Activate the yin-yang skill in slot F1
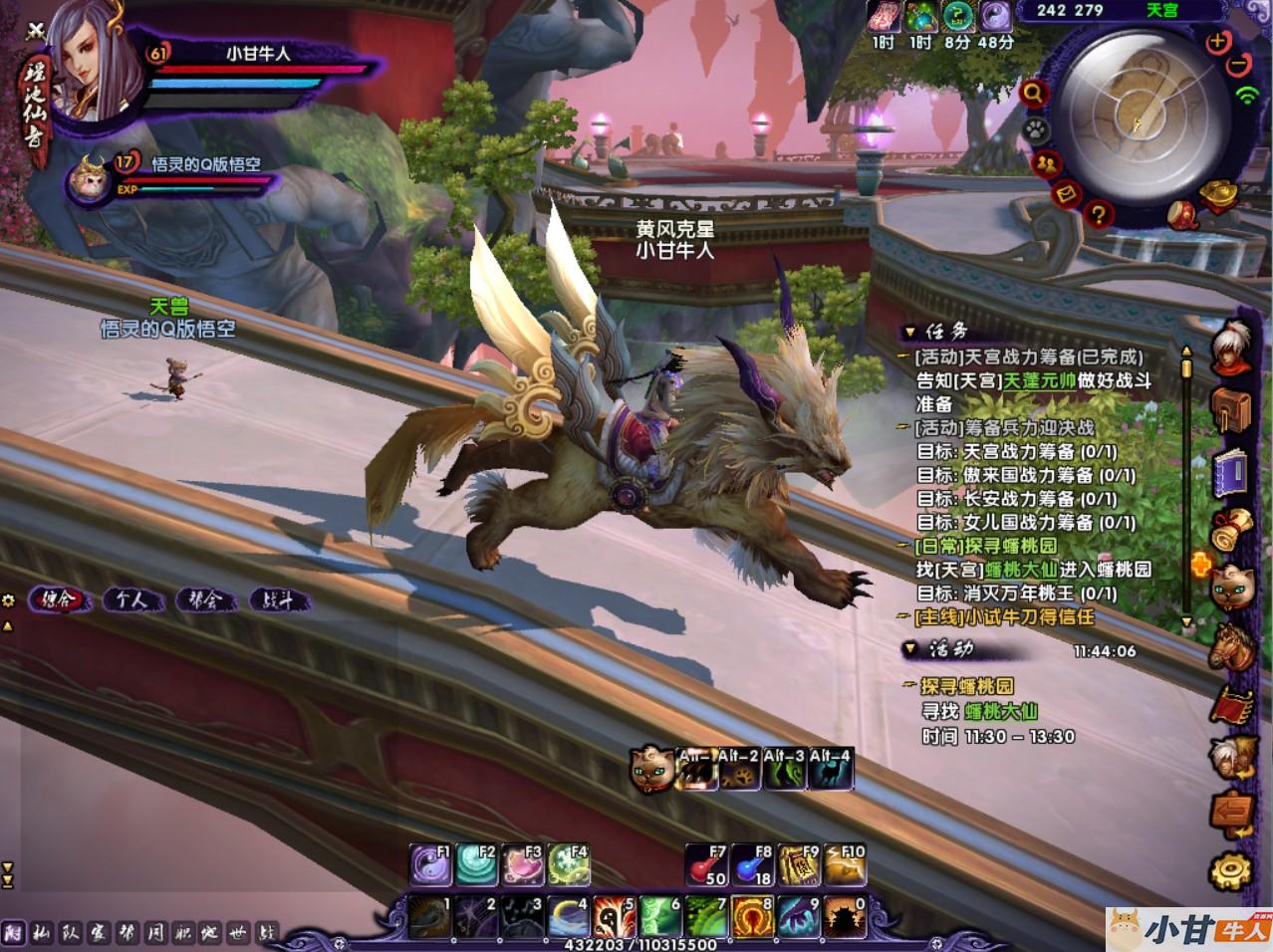The width and height of the screenshot is (1273, 952). pos(430,864)
